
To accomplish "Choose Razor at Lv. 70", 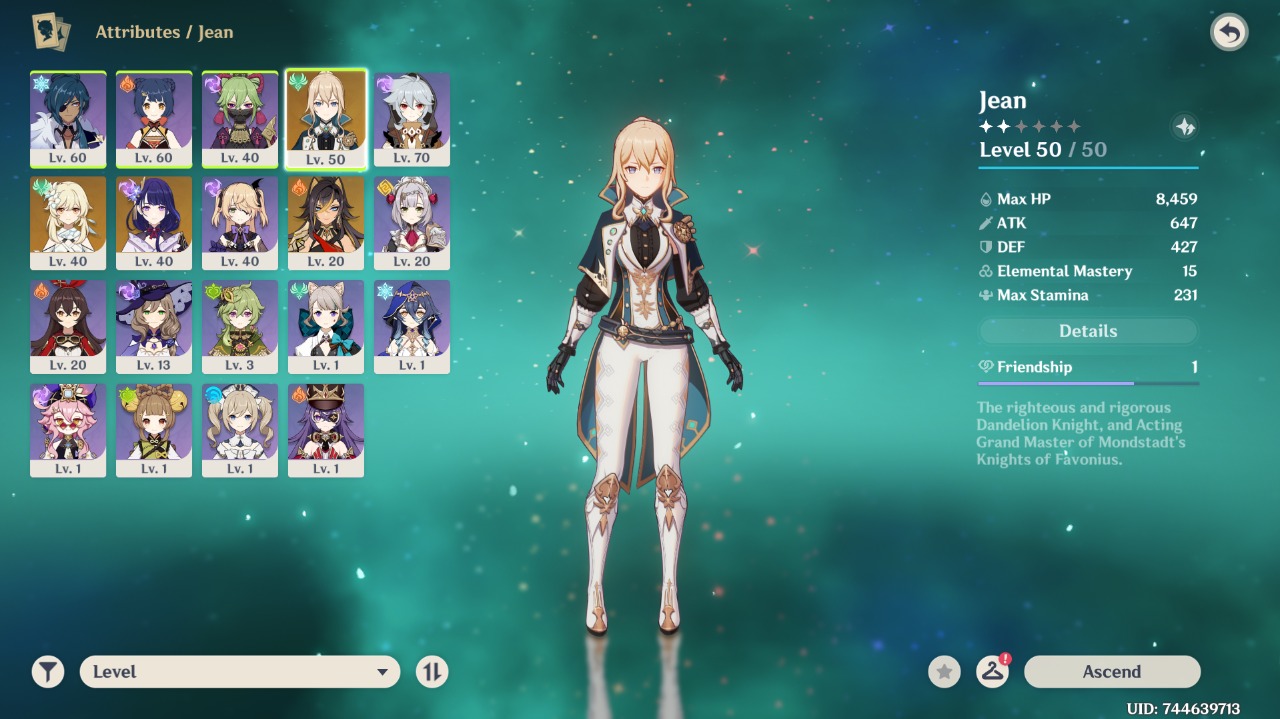I will [x=412, y=118].
